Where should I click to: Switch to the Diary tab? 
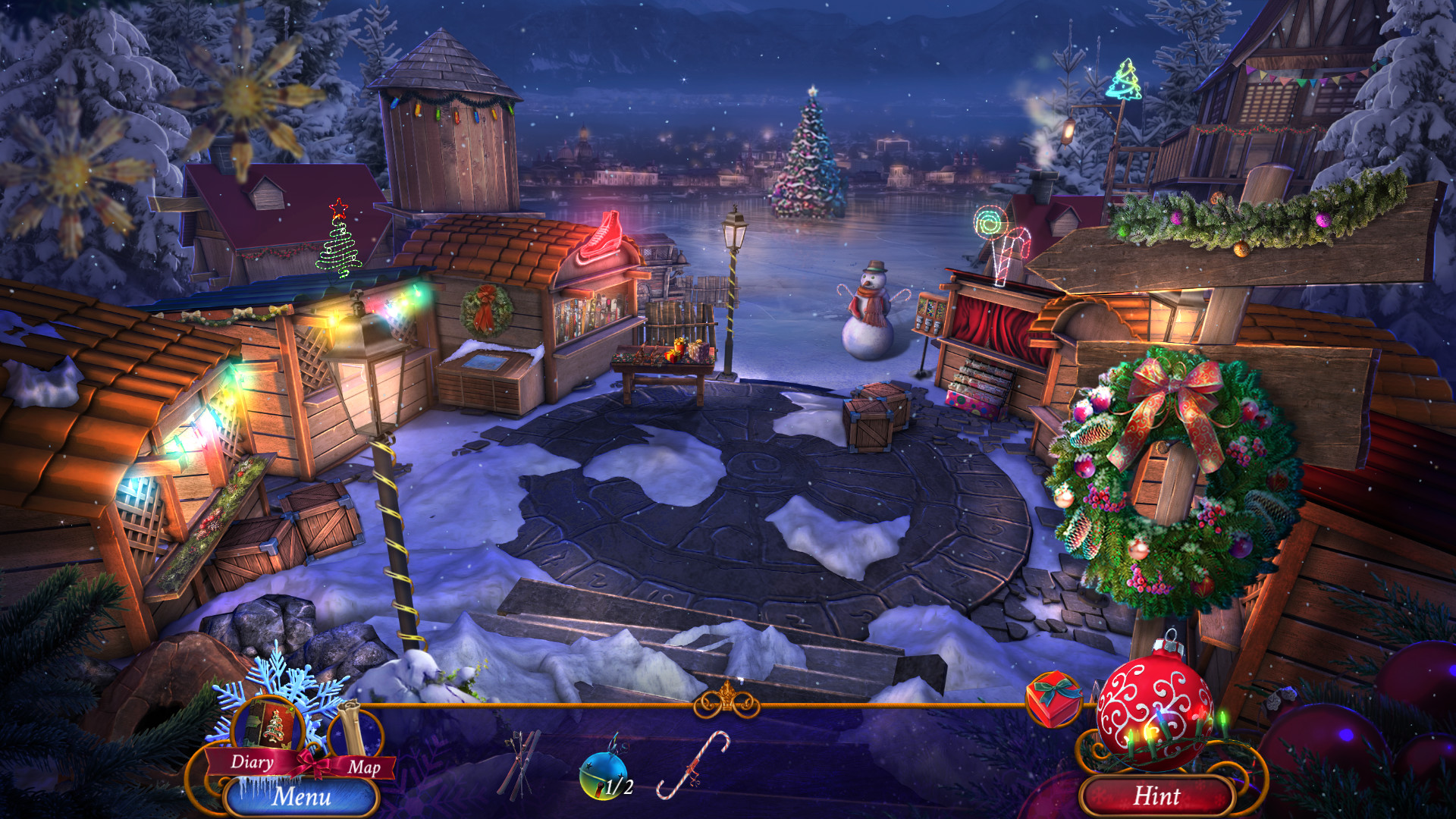click(x=253, y=763)
